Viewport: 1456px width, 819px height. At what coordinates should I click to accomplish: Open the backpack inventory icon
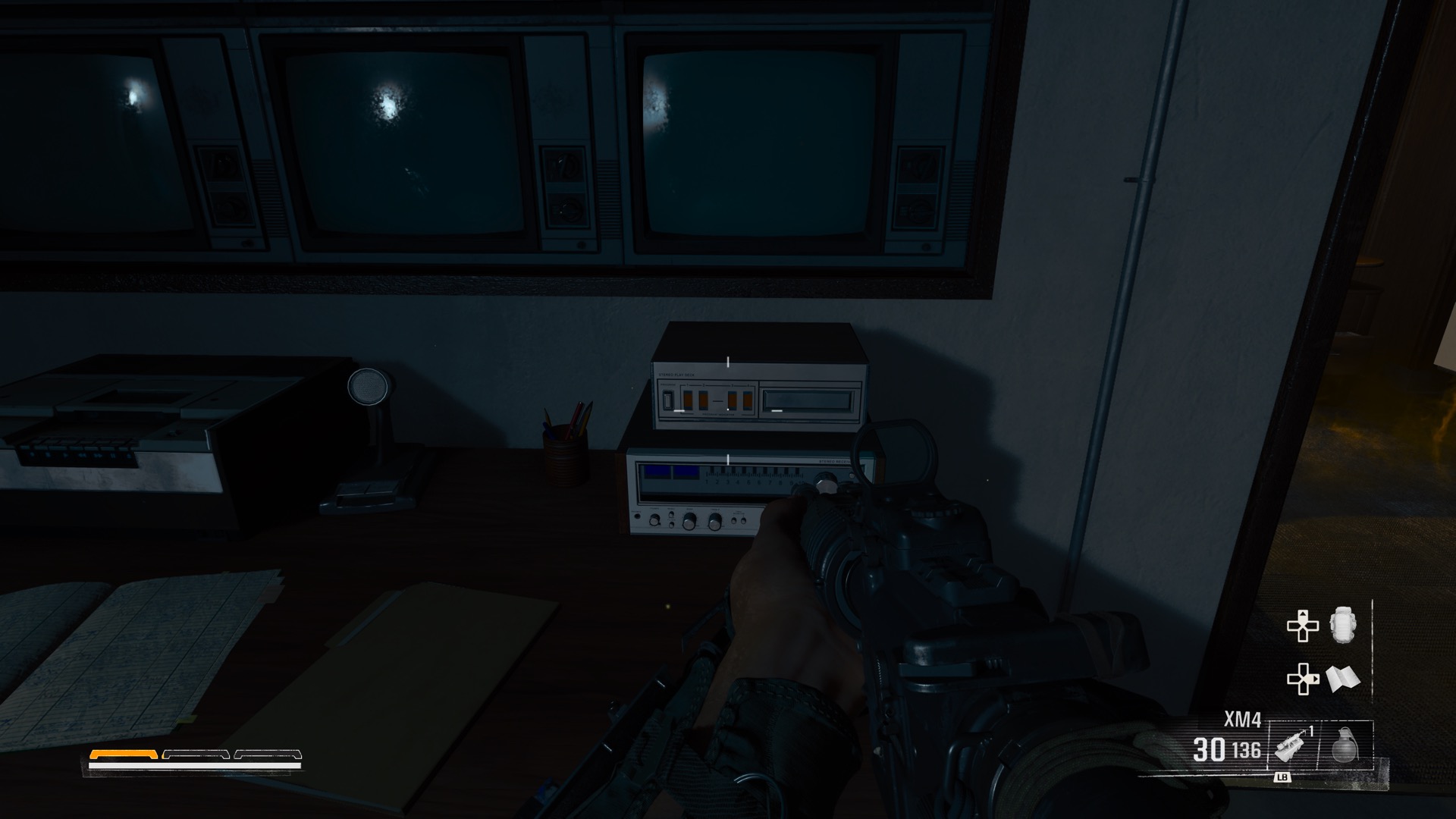click(x=1343, y=626)
